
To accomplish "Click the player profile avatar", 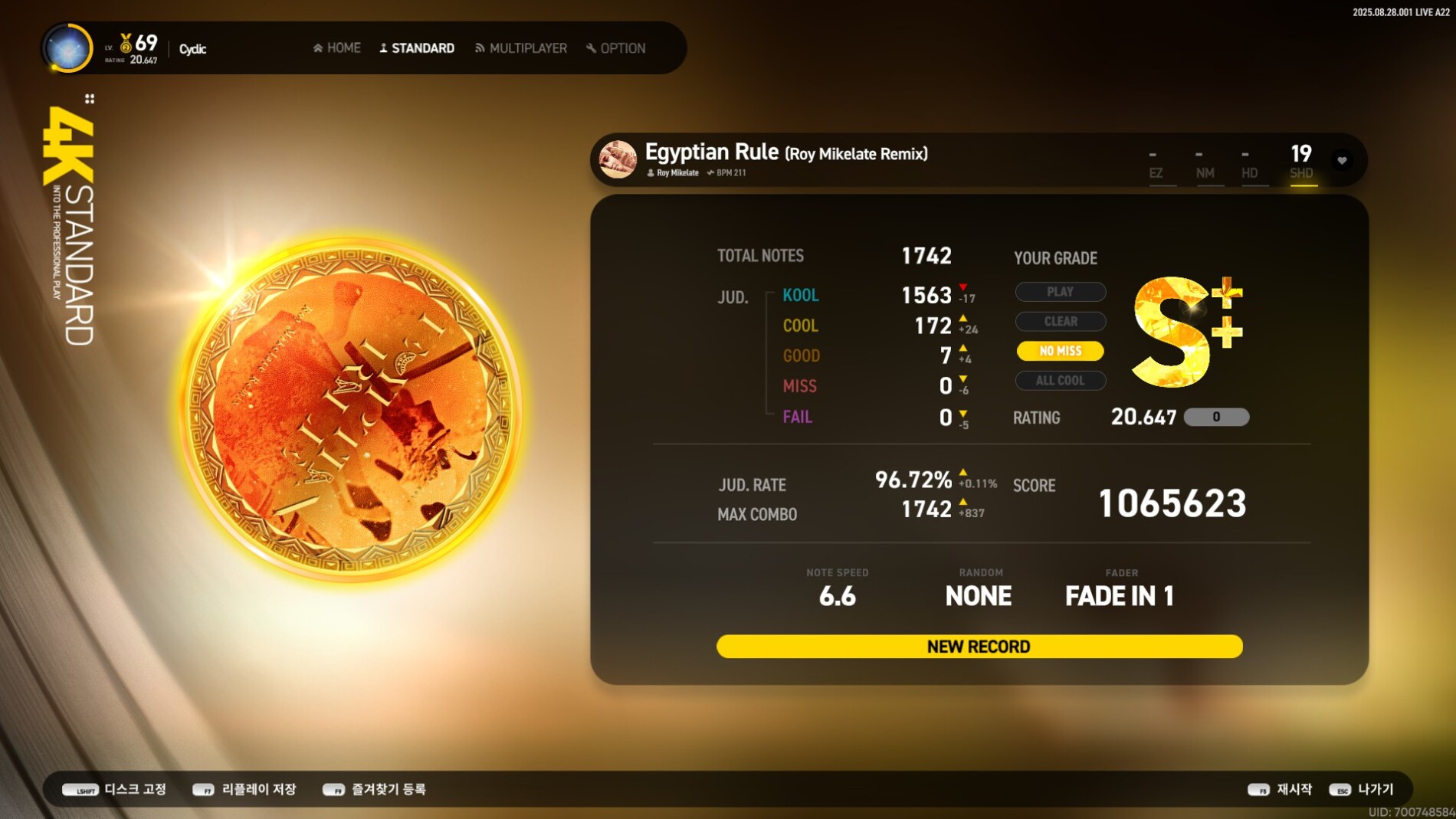I will pos(68,48).
